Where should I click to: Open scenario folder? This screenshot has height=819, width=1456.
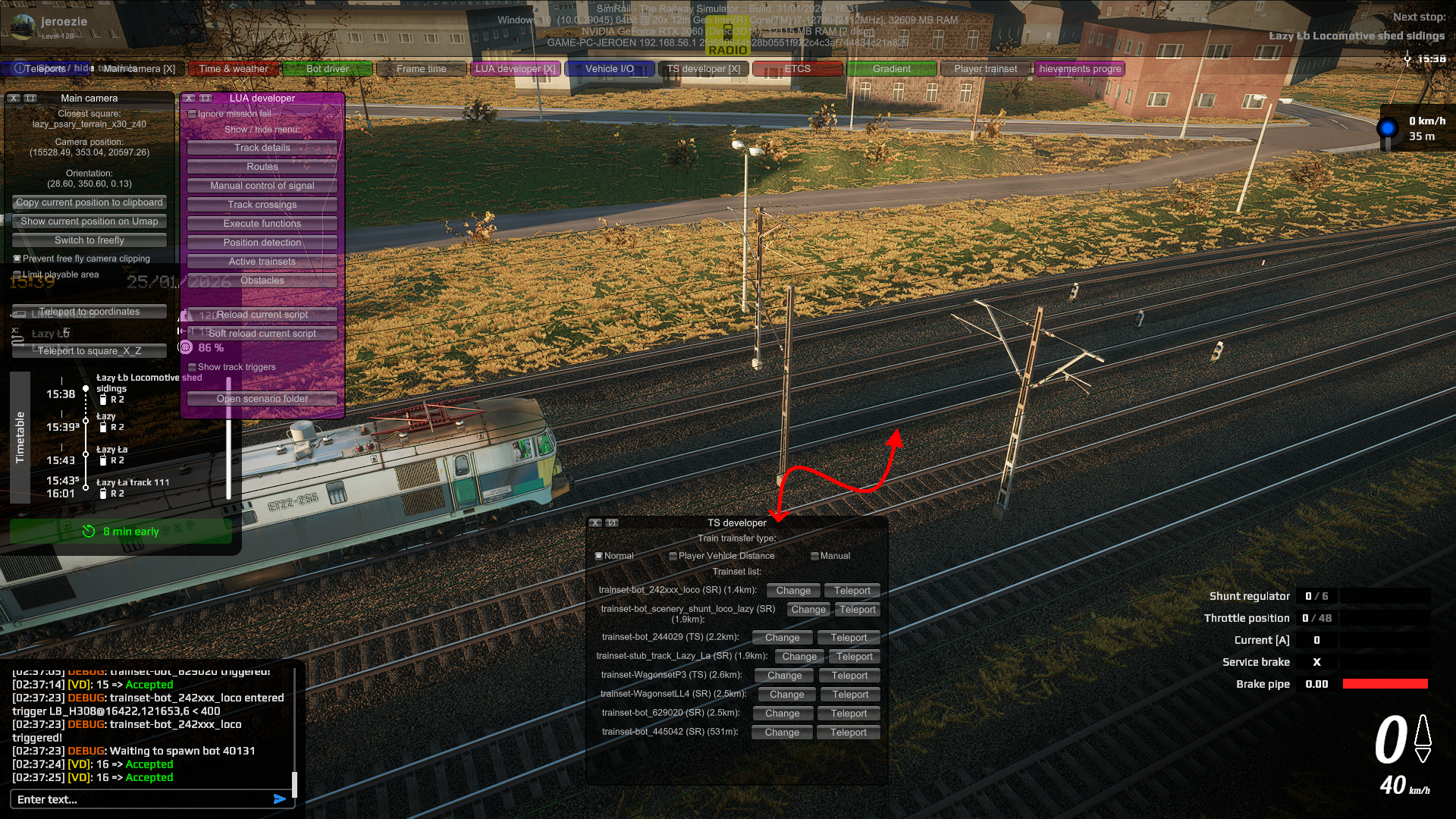(262, 399)
